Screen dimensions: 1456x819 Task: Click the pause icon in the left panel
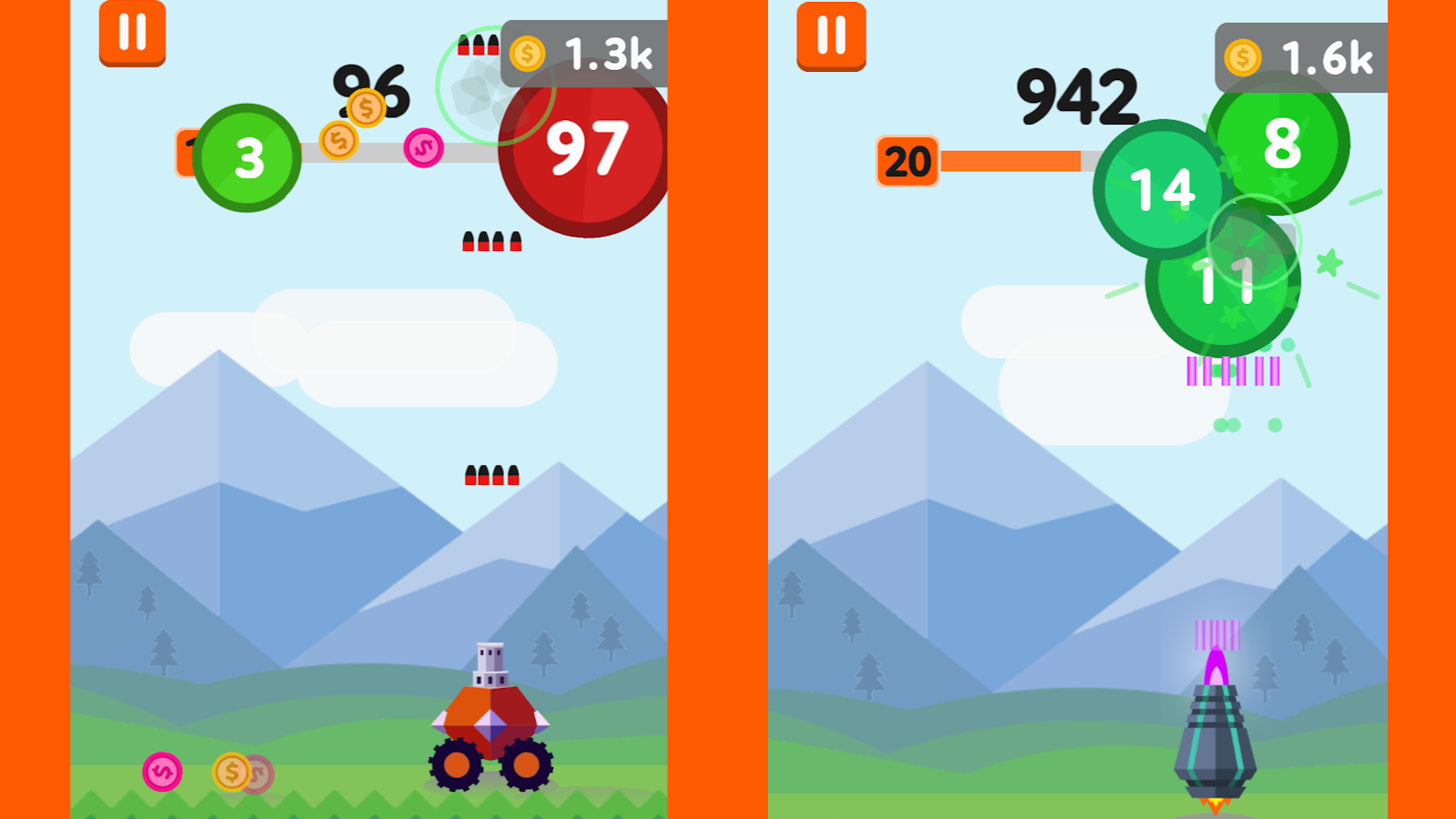coord(131,35)
